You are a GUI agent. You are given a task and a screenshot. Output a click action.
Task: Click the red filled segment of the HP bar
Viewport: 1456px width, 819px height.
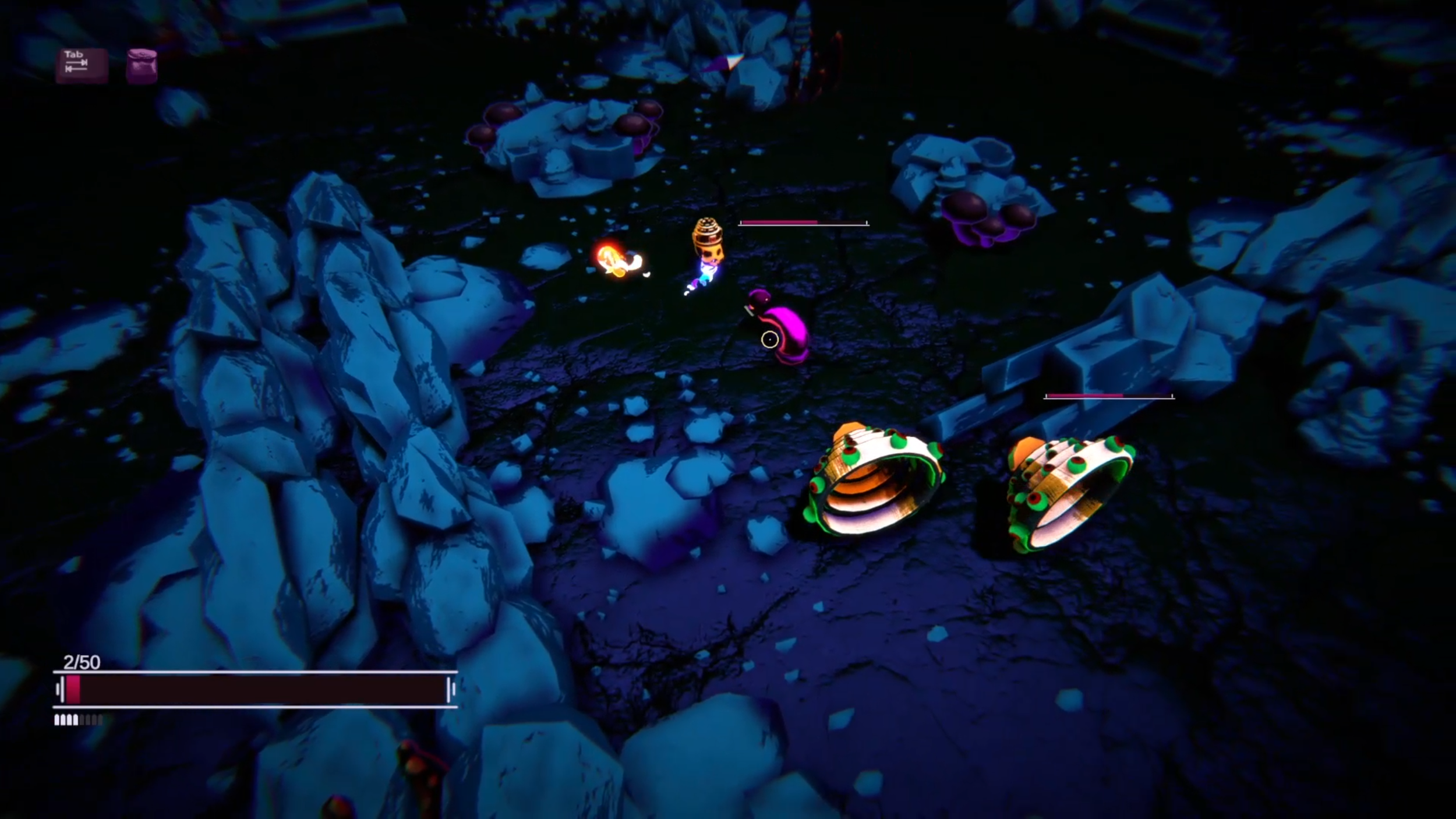(x=73, y=689)
